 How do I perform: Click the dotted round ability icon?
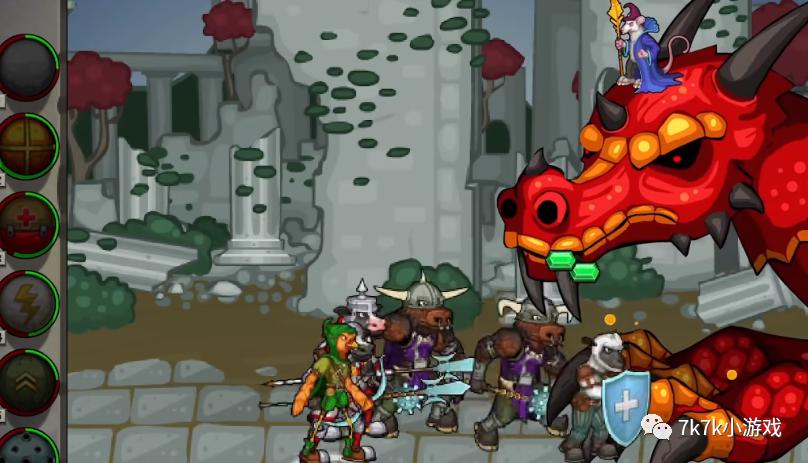(27, 448)
